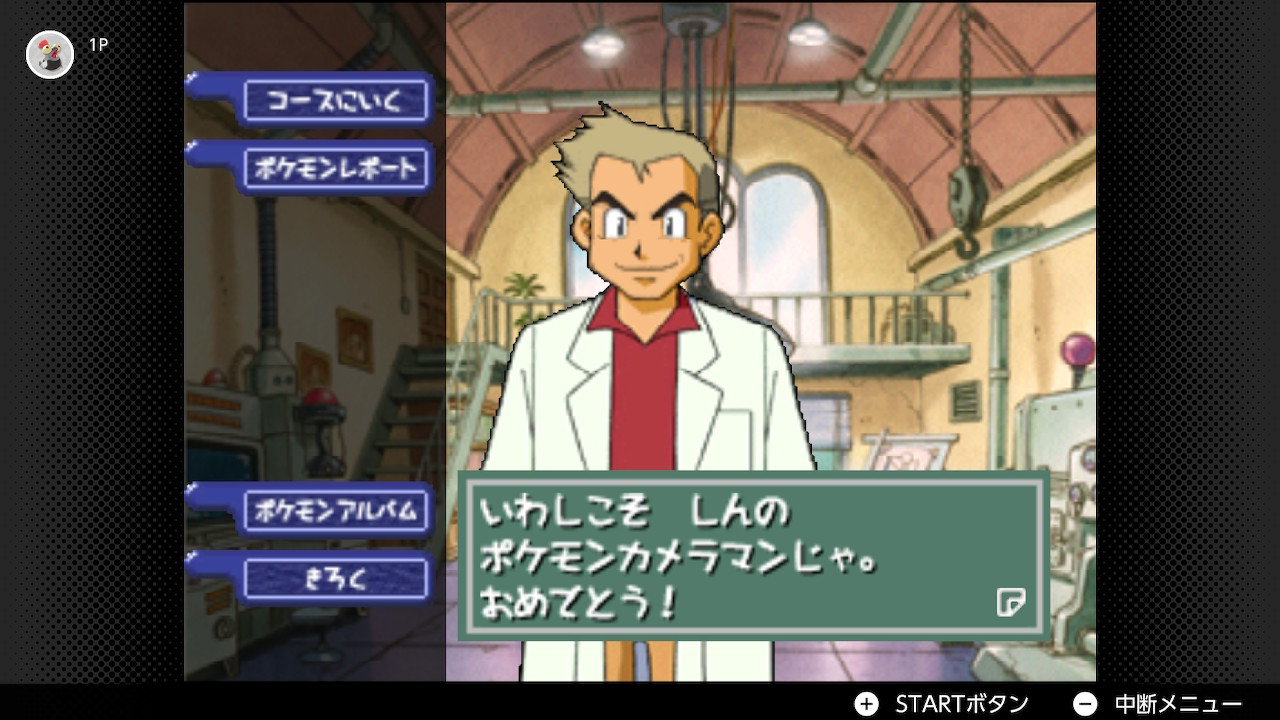Click the 1P player avatar icon

tap(50, 54)
